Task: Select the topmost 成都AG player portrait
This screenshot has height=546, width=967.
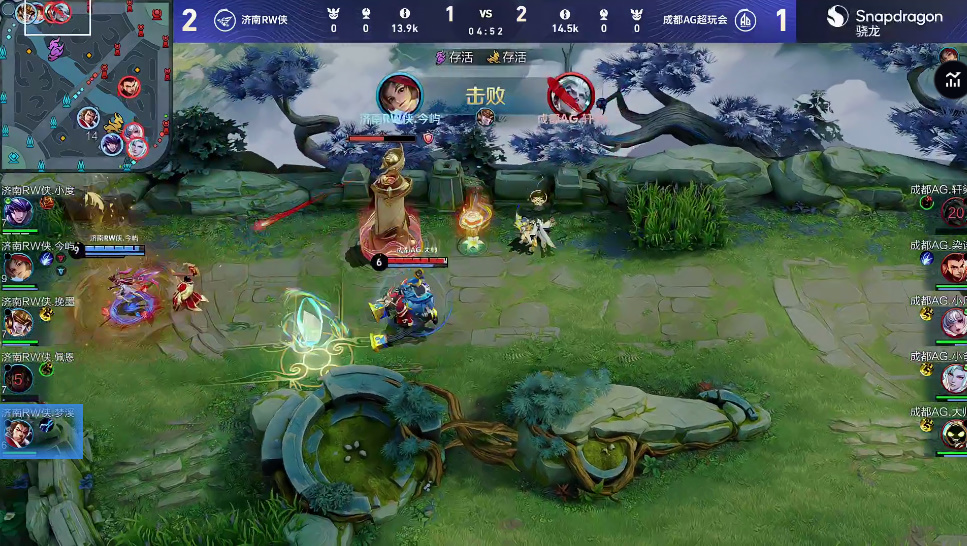Action: (x=953, y=211)
